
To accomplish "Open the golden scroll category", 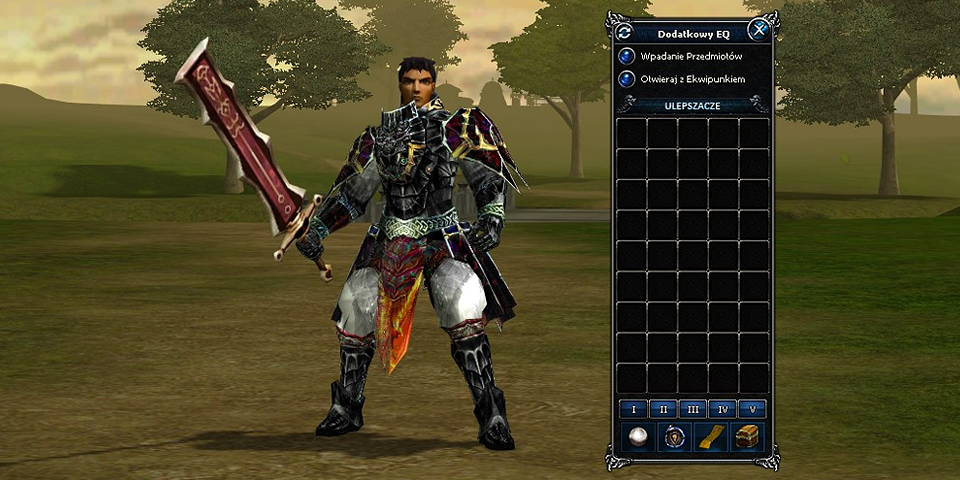I will [x=710, y=436].
